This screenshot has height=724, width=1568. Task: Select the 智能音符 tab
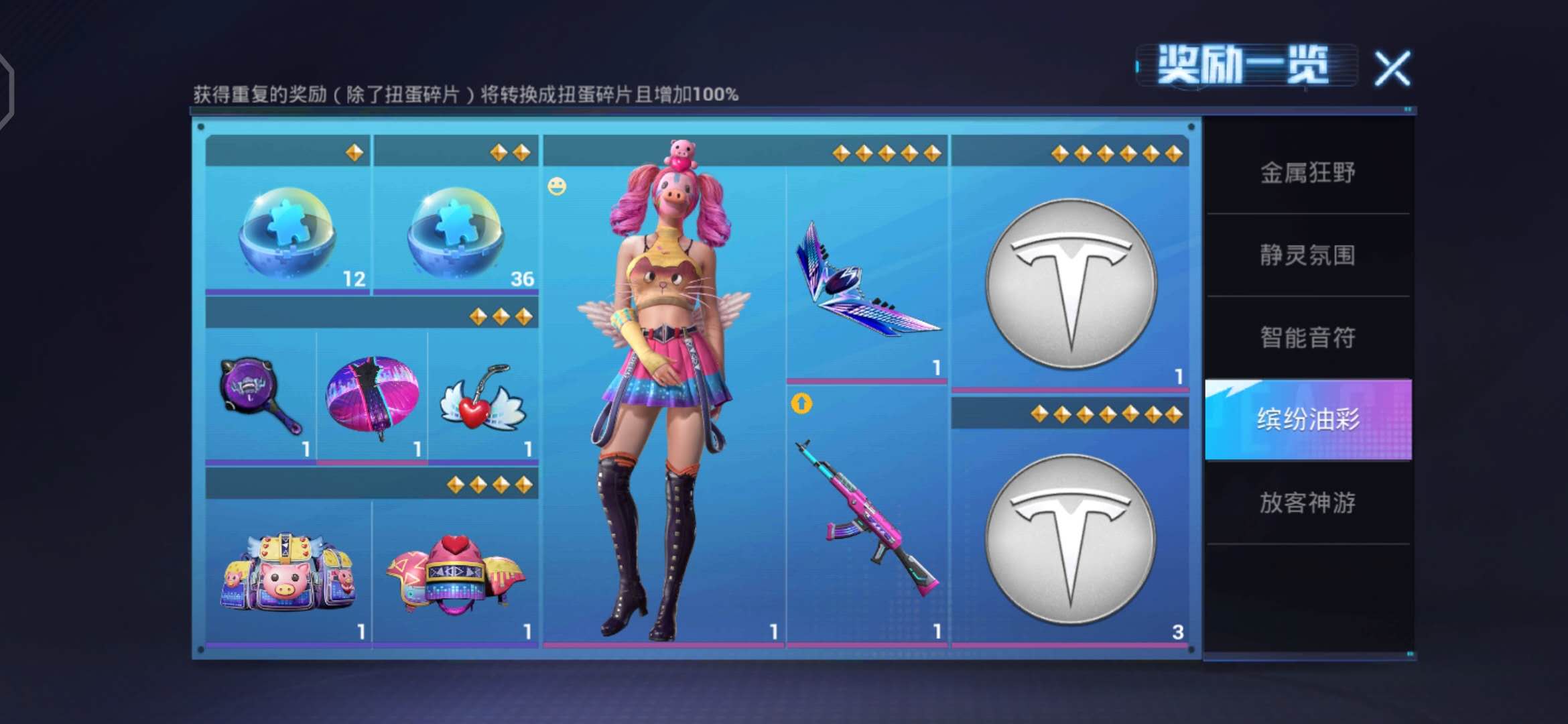[1307, 337]
